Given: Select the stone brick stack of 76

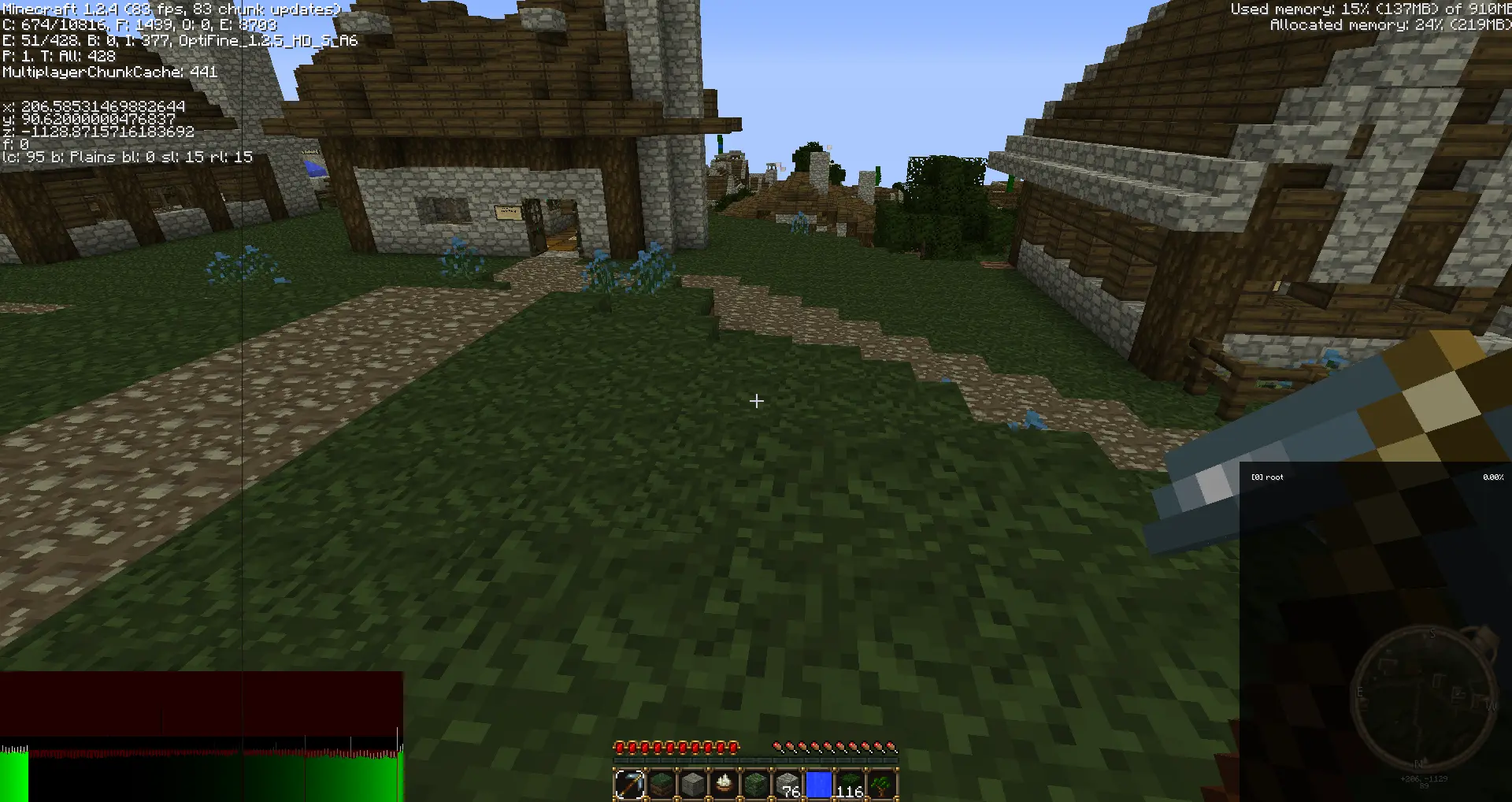Looking at the screenshot, I should click(x=787, y=785).
